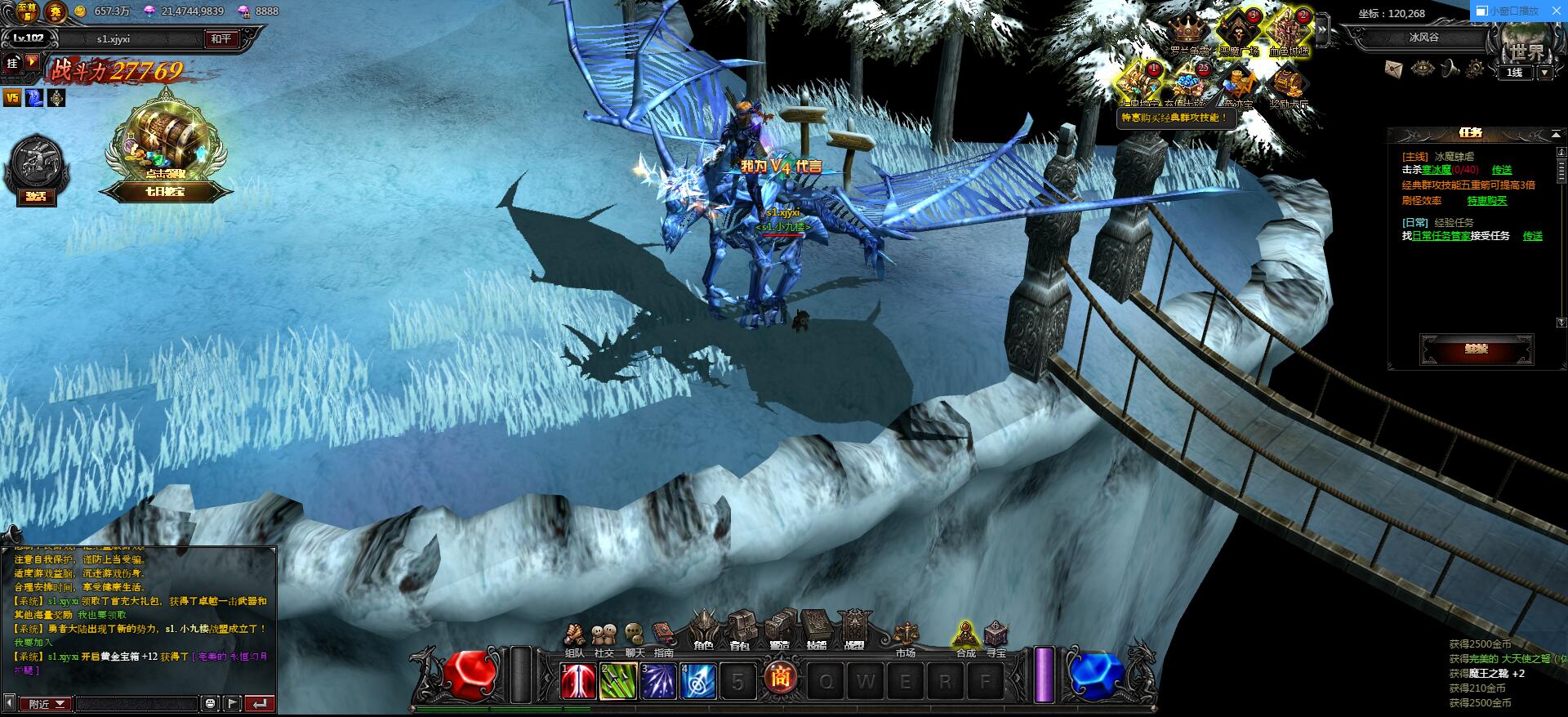Enter the 恶魔广场 event
The width and height of the screenshot is (1568, 717).
(x=1238, y=33)
